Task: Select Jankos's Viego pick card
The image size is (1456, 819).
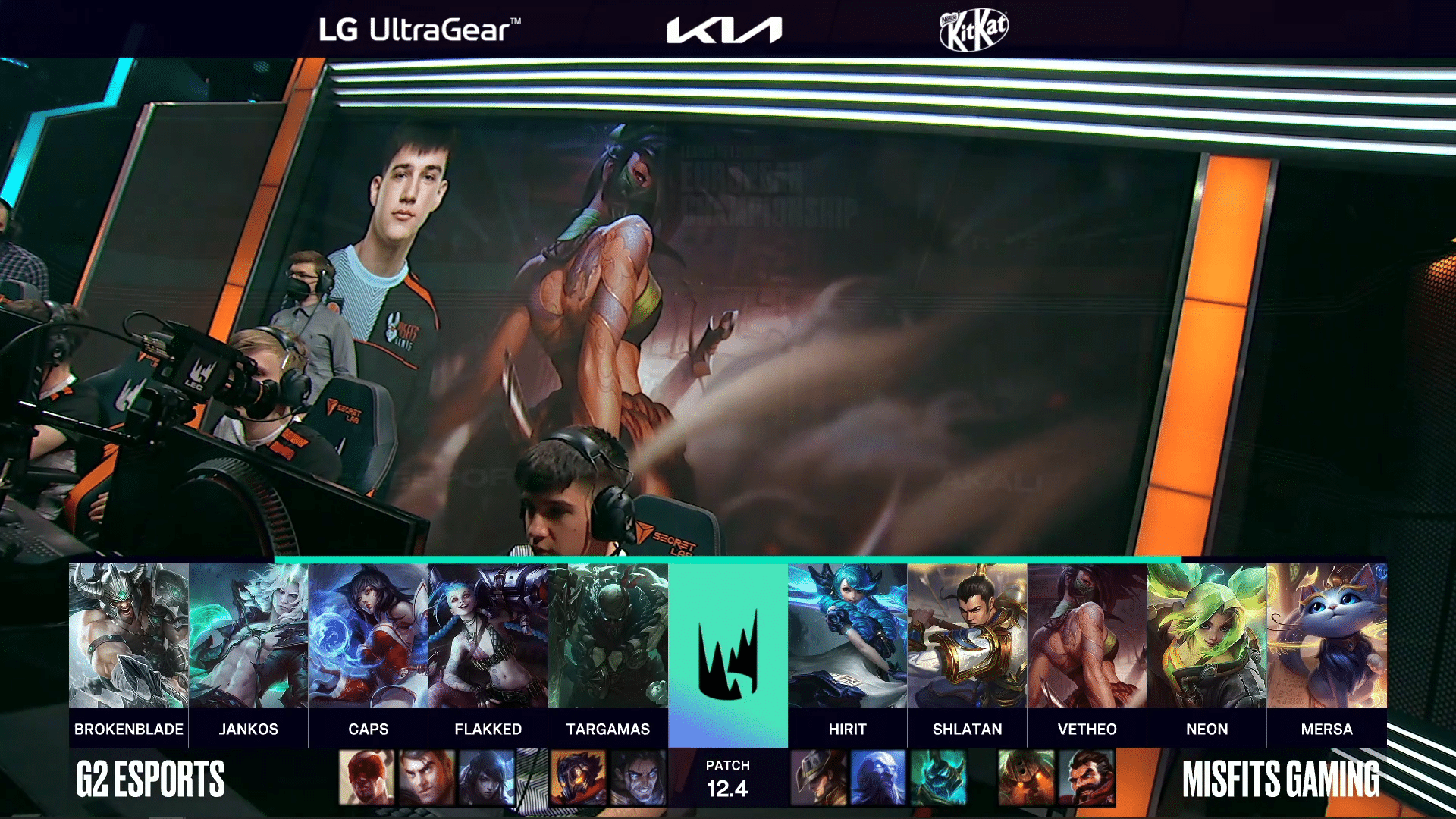Action: pyautogui.click(x=249, y=635)
